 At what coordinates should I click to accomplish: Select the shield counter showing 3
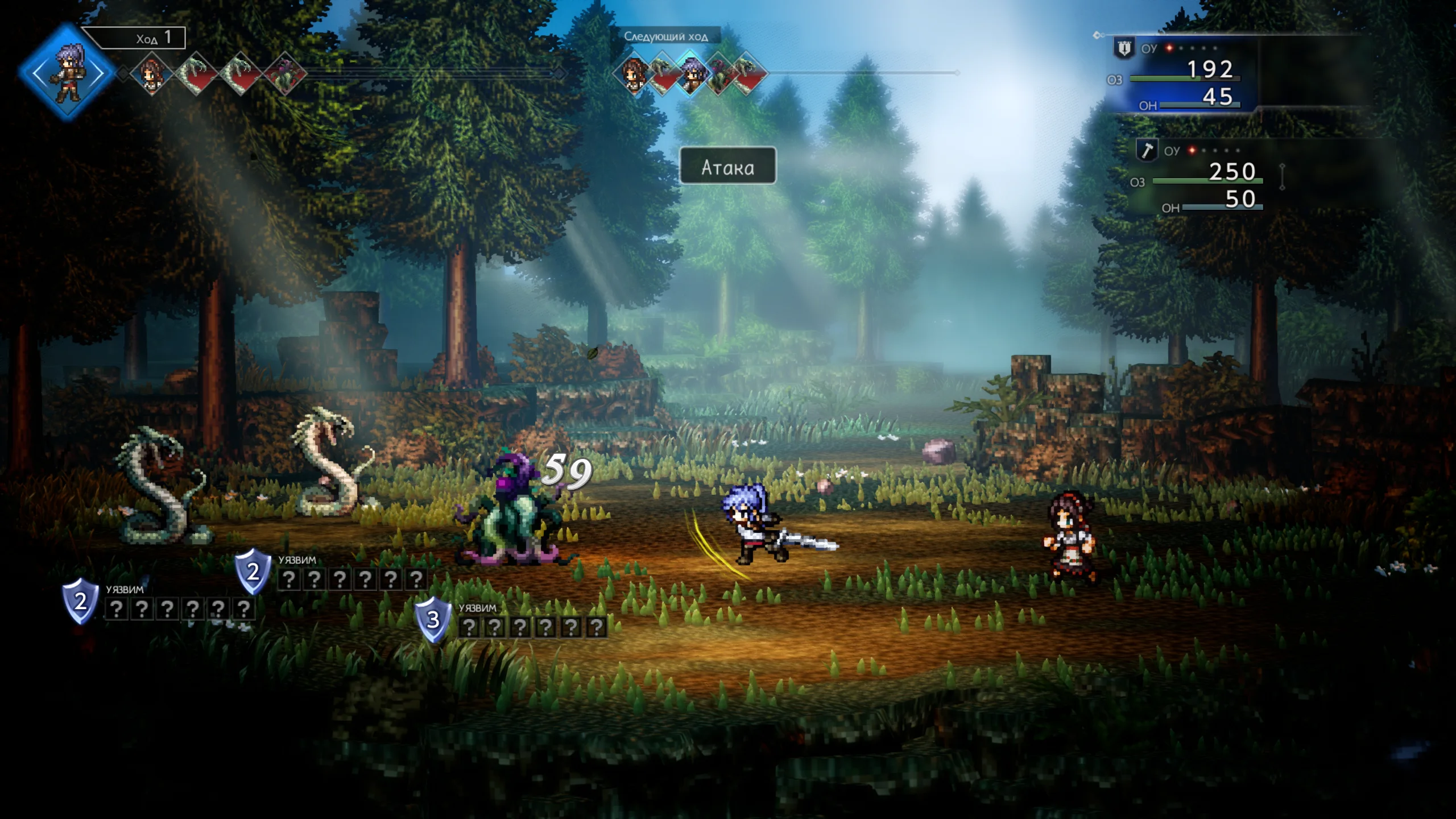[x=433, y=619]
